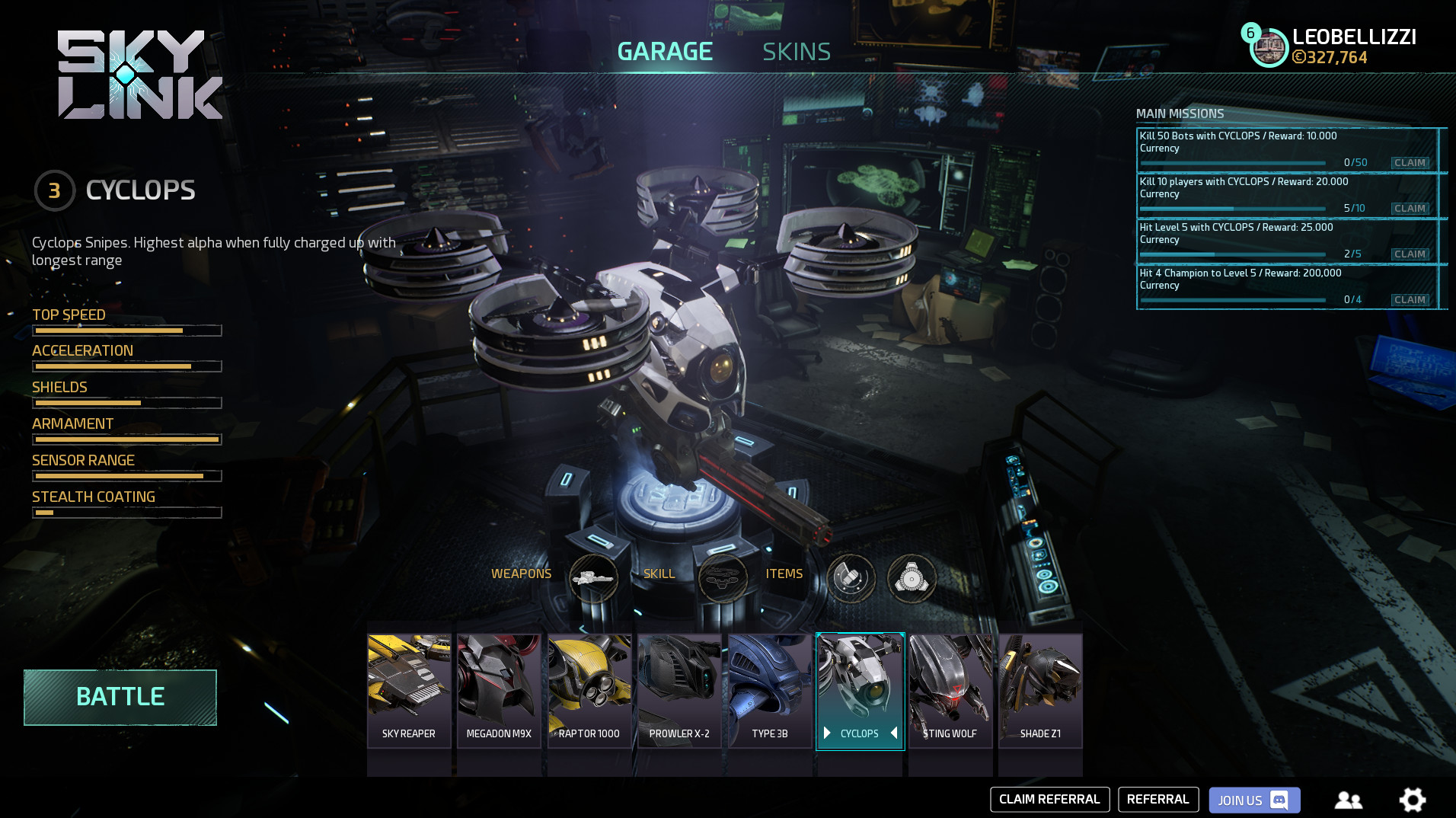Open the weapon slot icon beside WEAPONS
1456x818 pixels.
coord(593,578)
